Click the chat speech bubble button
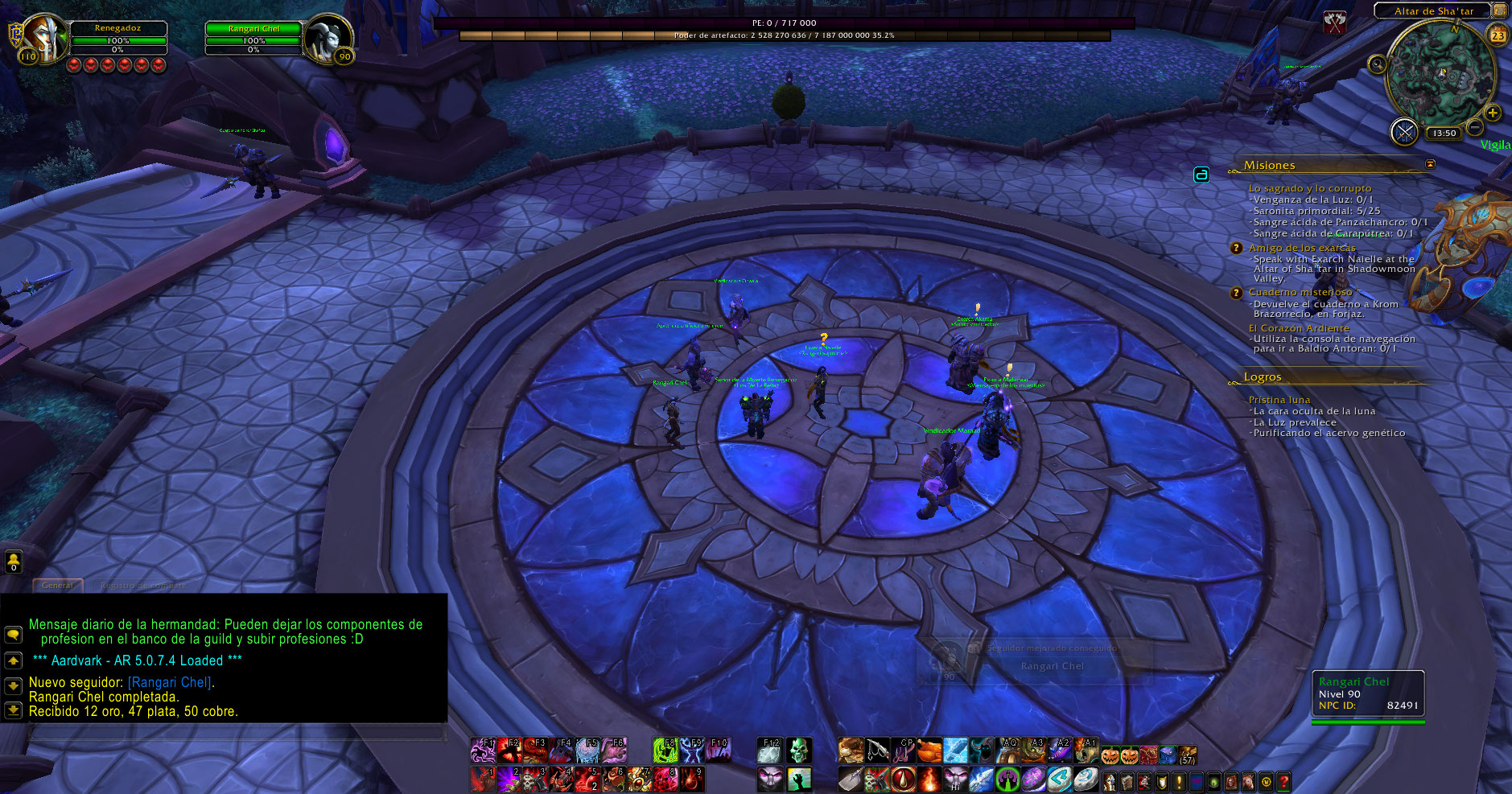The height and width of the screenshot is (794, 1512). tap(13, 635)
